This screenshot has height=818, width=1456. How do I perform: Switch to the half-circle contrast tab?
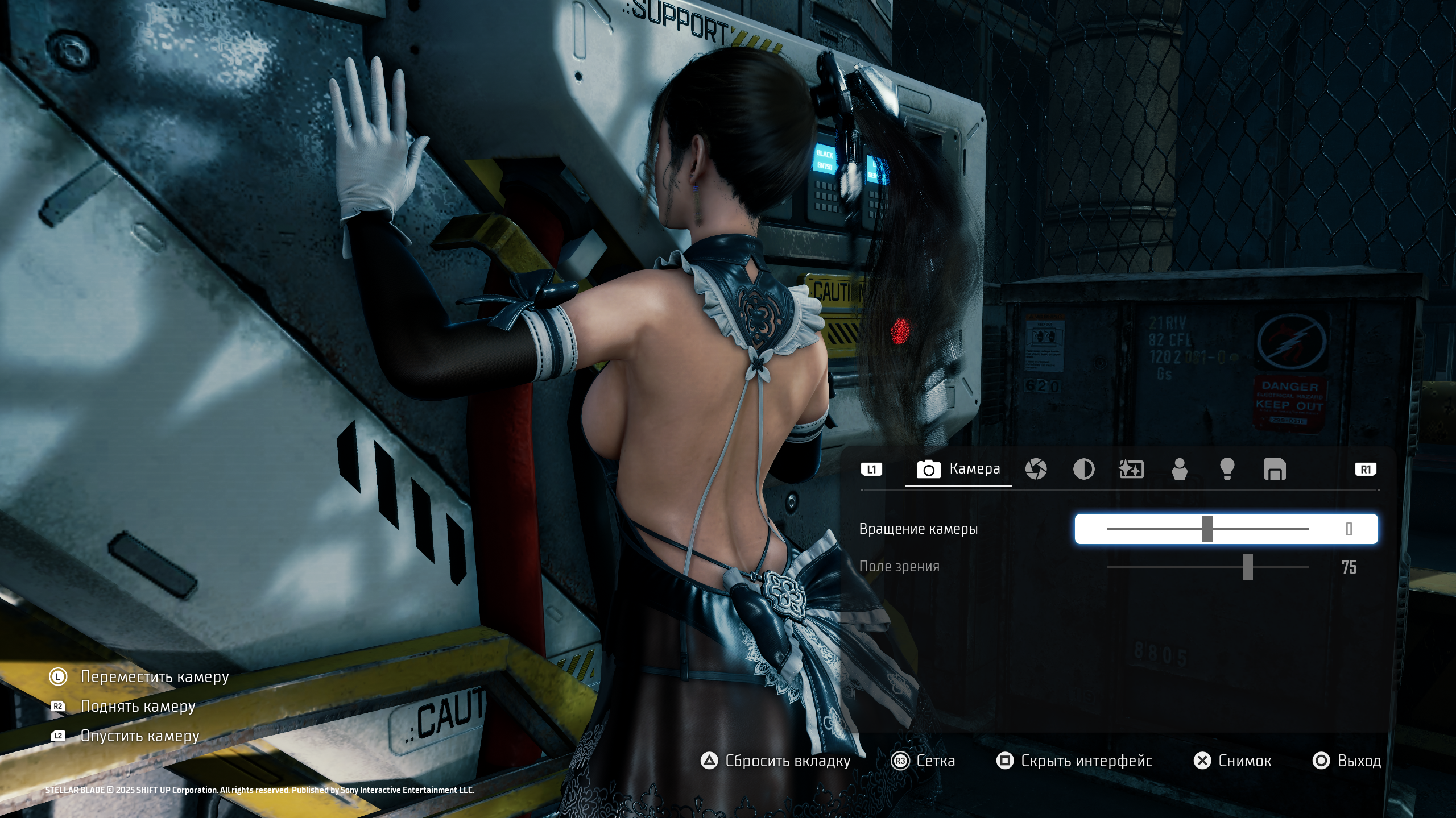click(x=1083, y=470)
